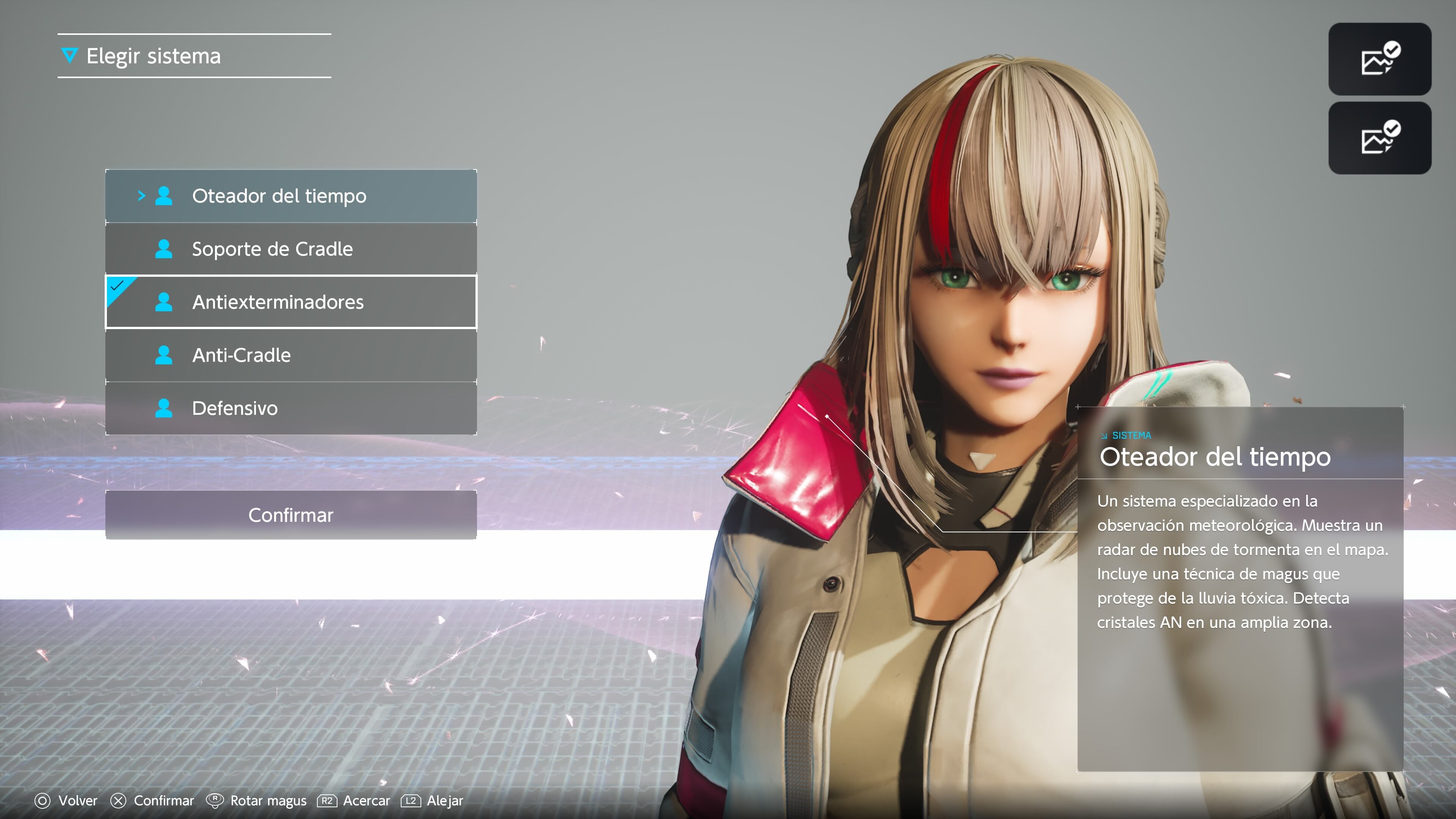Click the Confirmar button
This screenshot has height=819, width=1456.
coord(290,515)
